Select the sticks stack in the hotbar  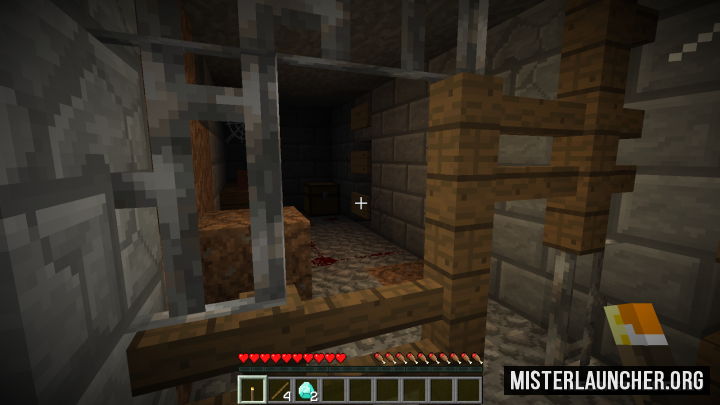[x=279, y=389]
